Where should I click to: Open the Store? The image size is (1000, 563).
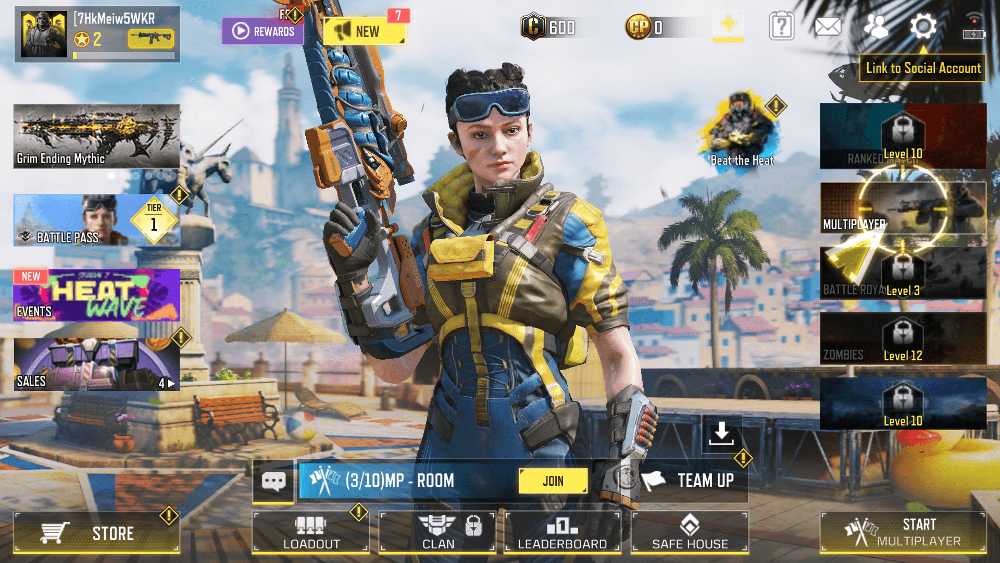97,533
